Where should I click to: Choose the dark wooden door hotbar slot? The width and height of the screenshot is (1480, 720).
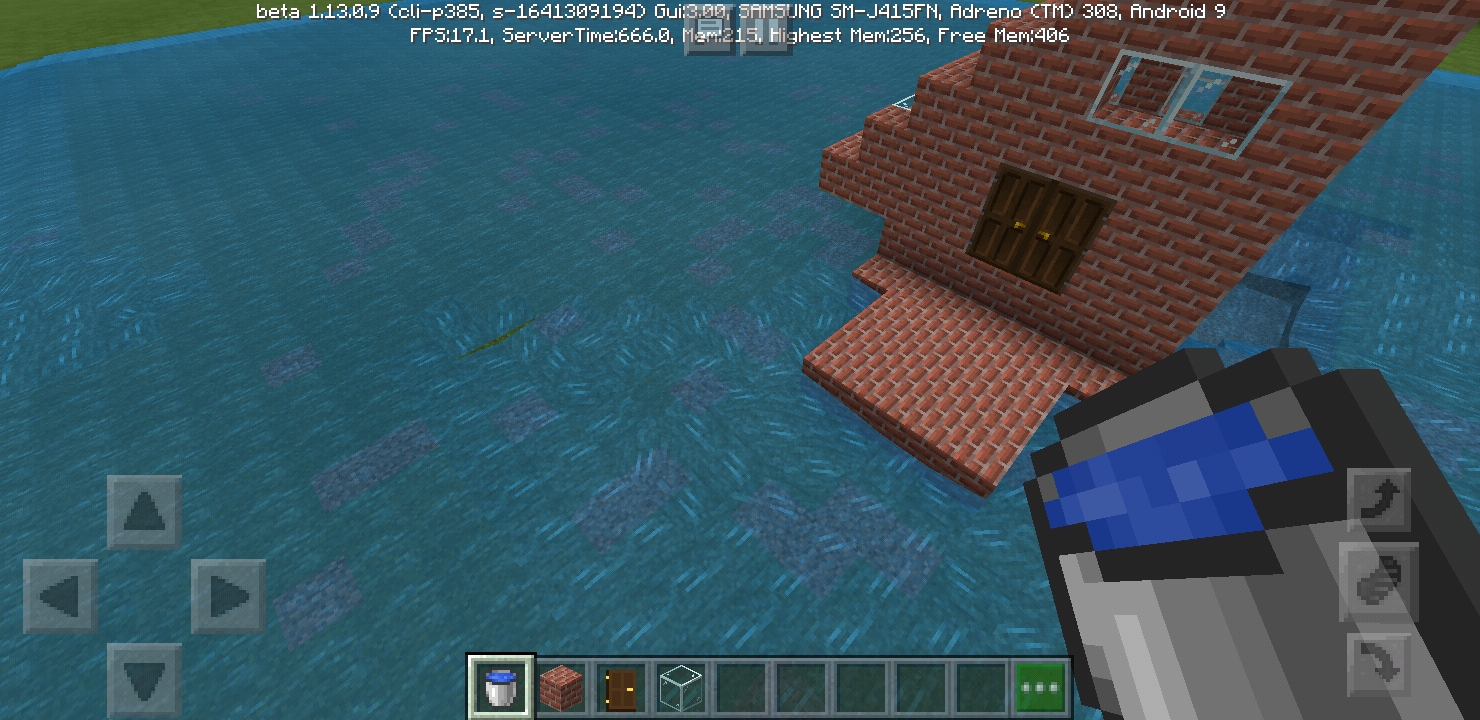tap(621, 688)
